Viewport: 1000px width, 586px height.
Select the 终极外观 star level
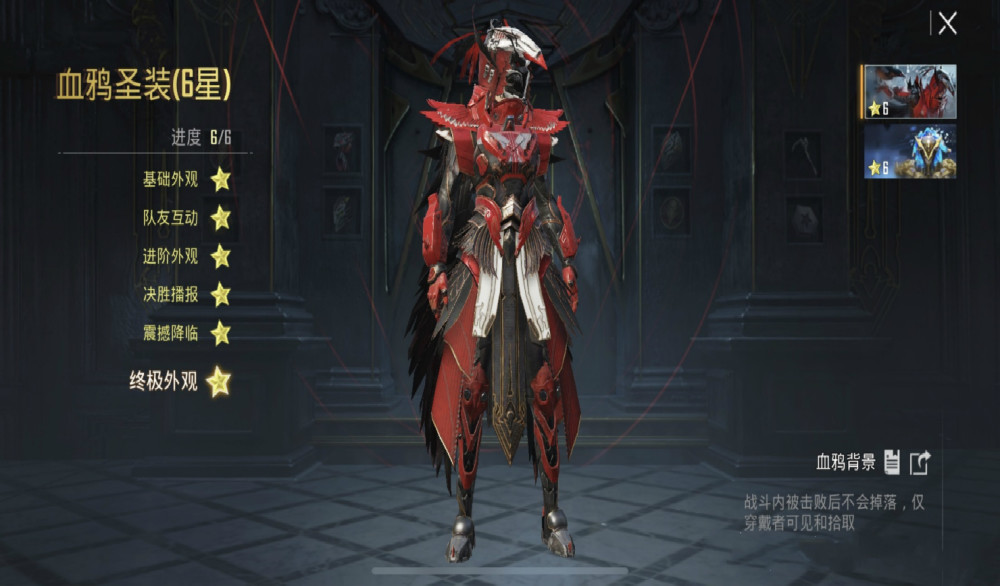click(218, 381)
